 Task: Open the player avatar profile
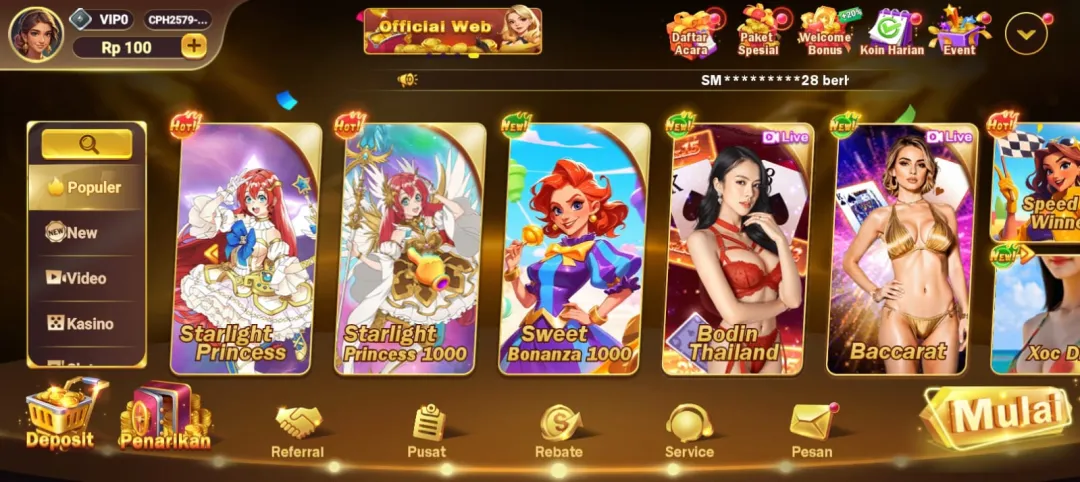coord(36,33)
